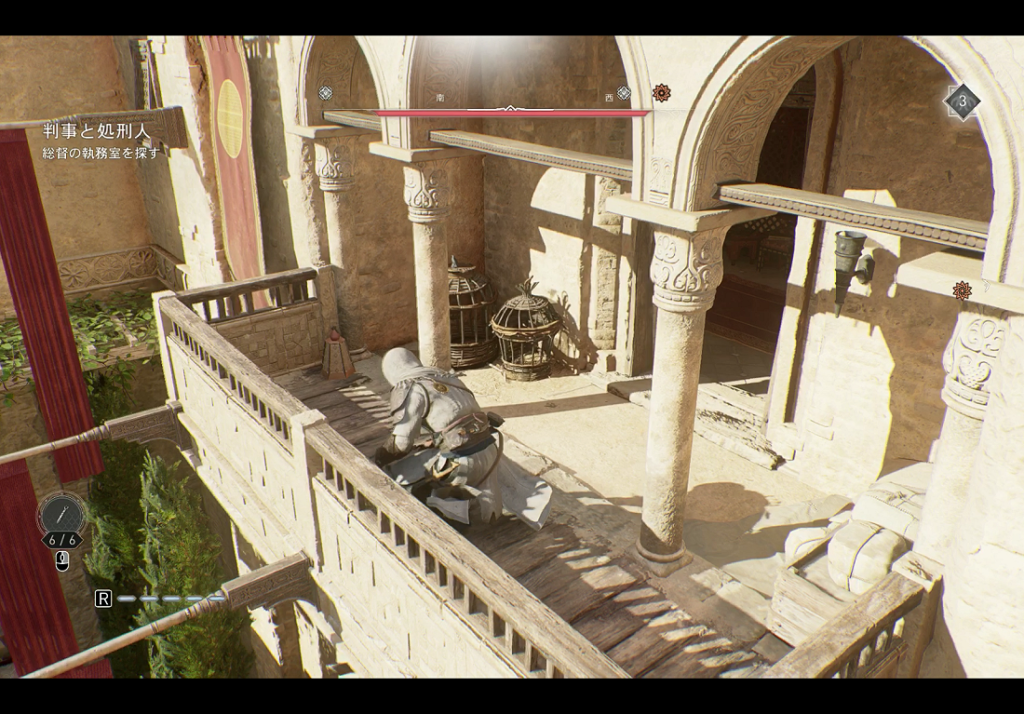Click the compass bar's center pointer
This screenshot has width=1024, height=714.
point(511,108)
